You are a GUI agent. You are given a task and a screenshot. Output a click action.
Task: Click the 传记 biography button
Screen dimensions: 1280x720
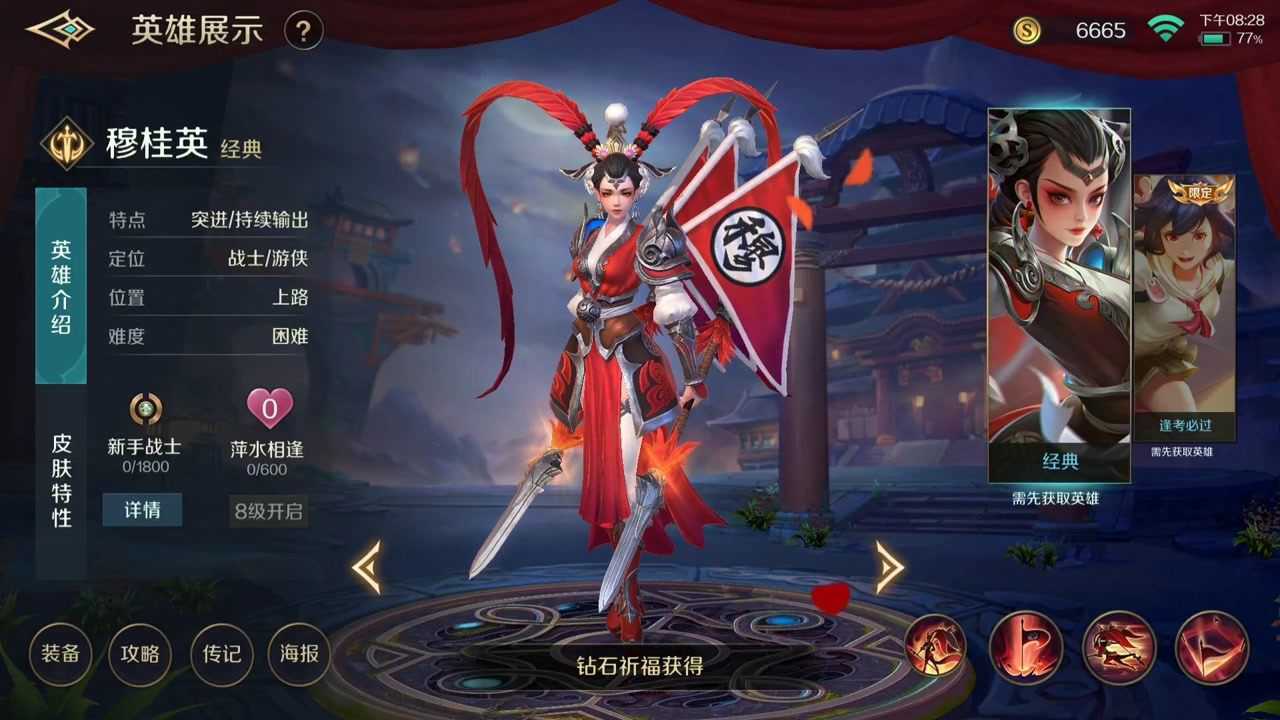(x=220, y=654)
